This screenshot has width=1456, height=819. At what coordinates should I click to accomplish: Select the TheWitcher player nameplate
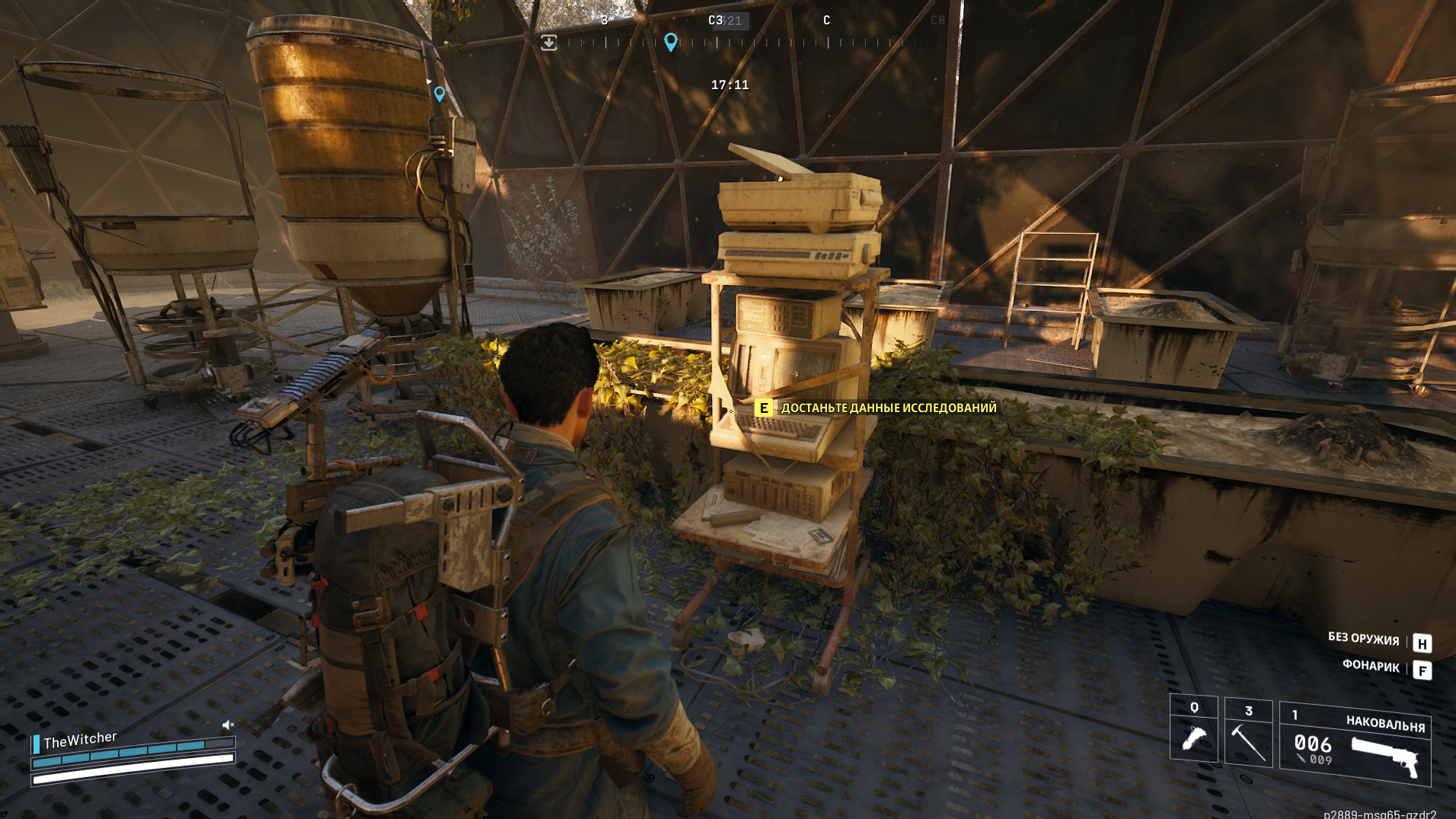pos(80,740)
